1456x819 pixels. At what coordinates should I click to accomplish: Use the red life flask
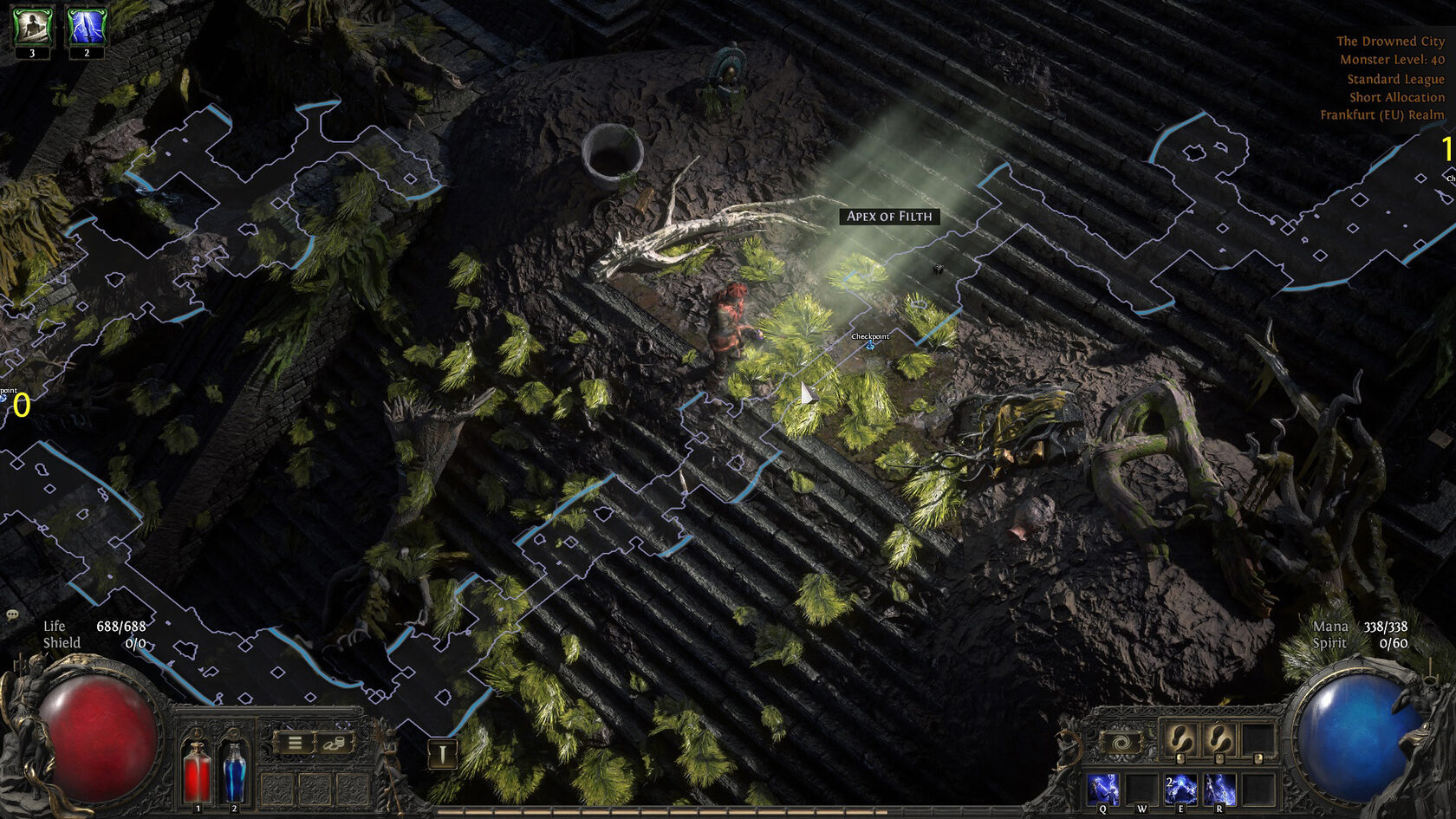pos(198,770)
